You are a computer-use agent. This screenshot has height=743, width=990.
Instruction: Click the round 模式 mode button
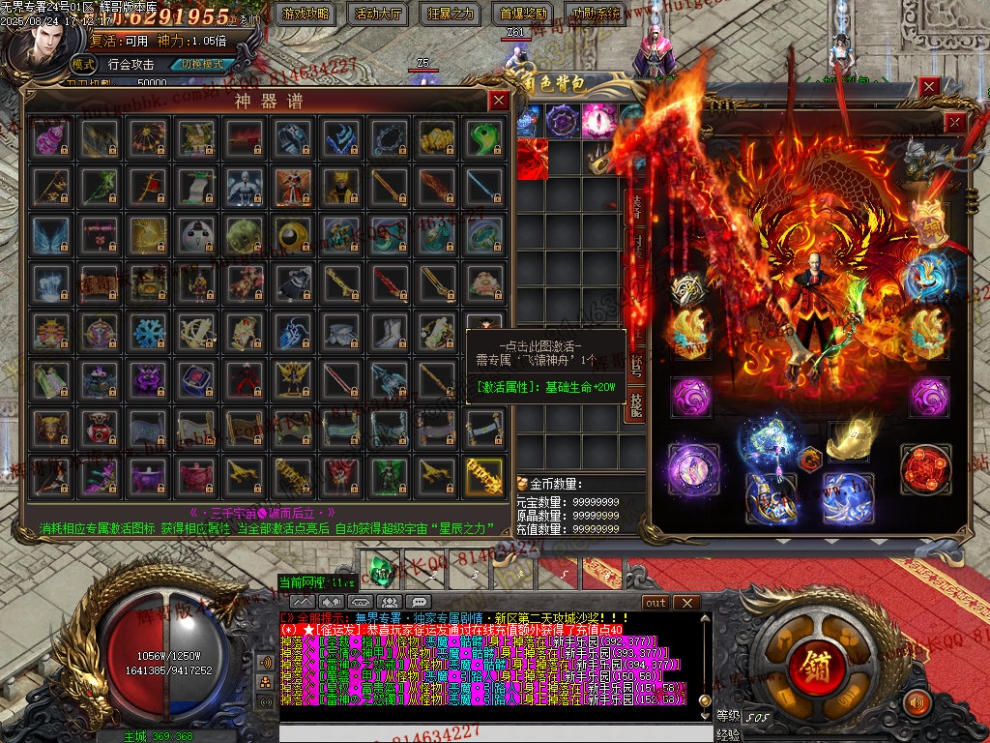click(83, 64)
